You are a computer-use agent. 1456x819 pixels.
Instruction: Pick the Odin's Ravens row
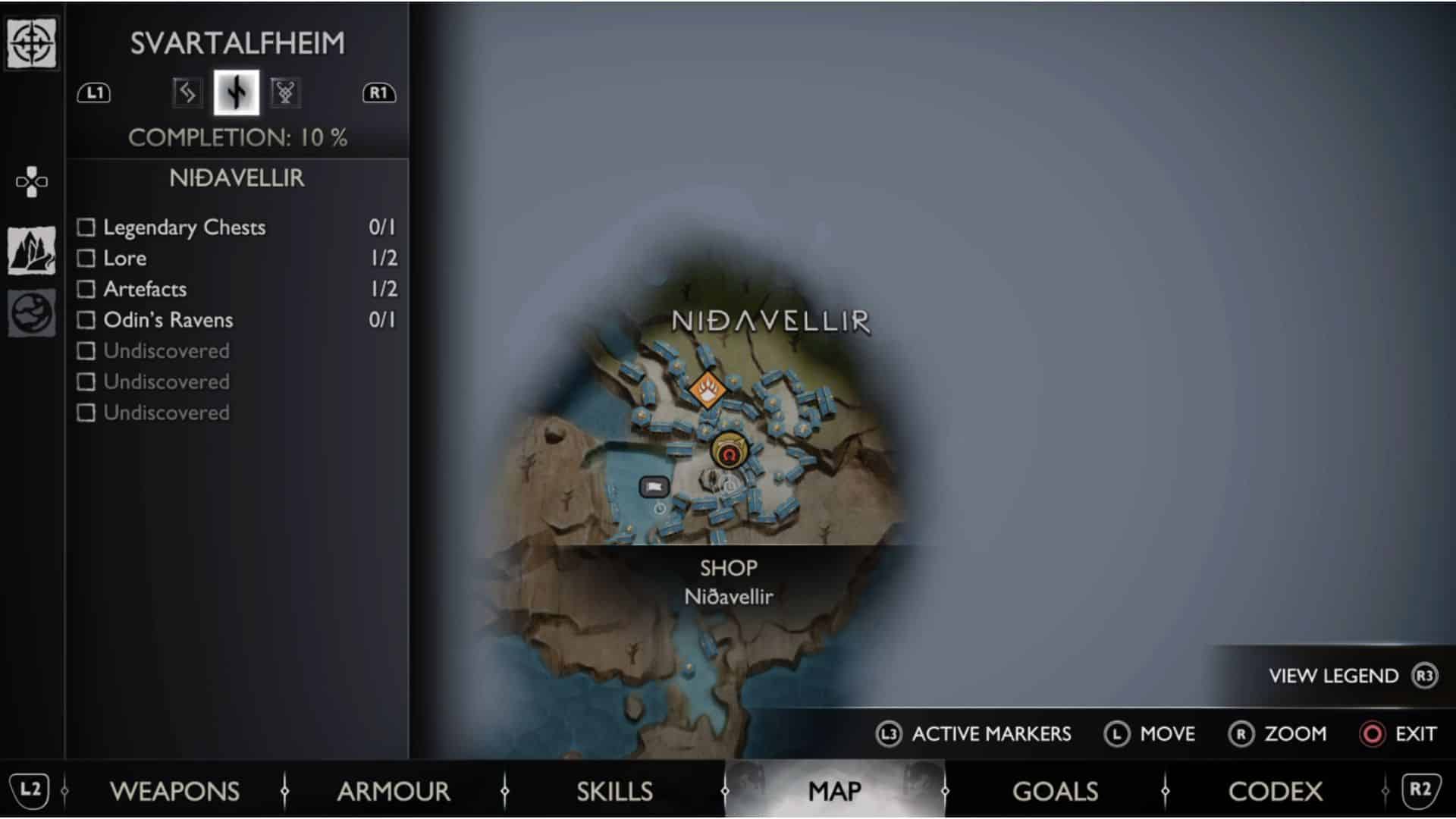click(x=168, y=320)
